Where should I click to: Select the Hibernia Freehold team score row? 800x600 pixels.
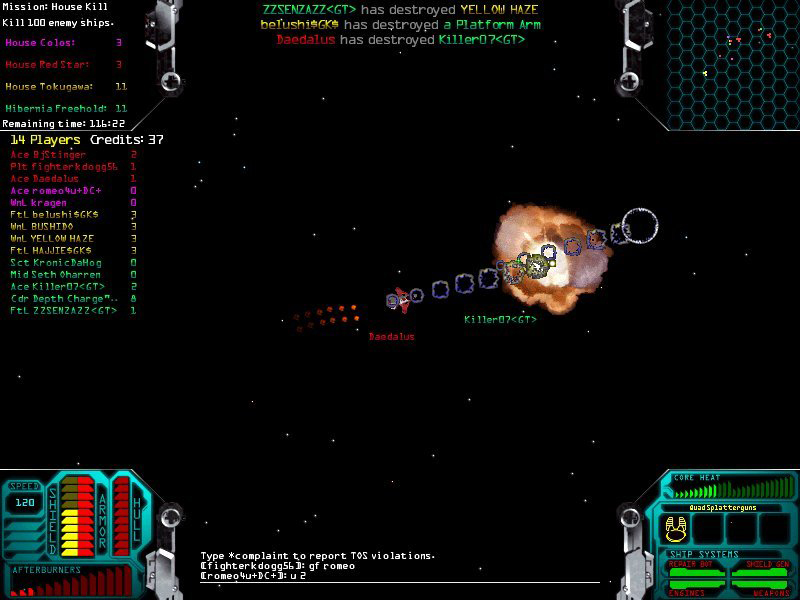66,108
